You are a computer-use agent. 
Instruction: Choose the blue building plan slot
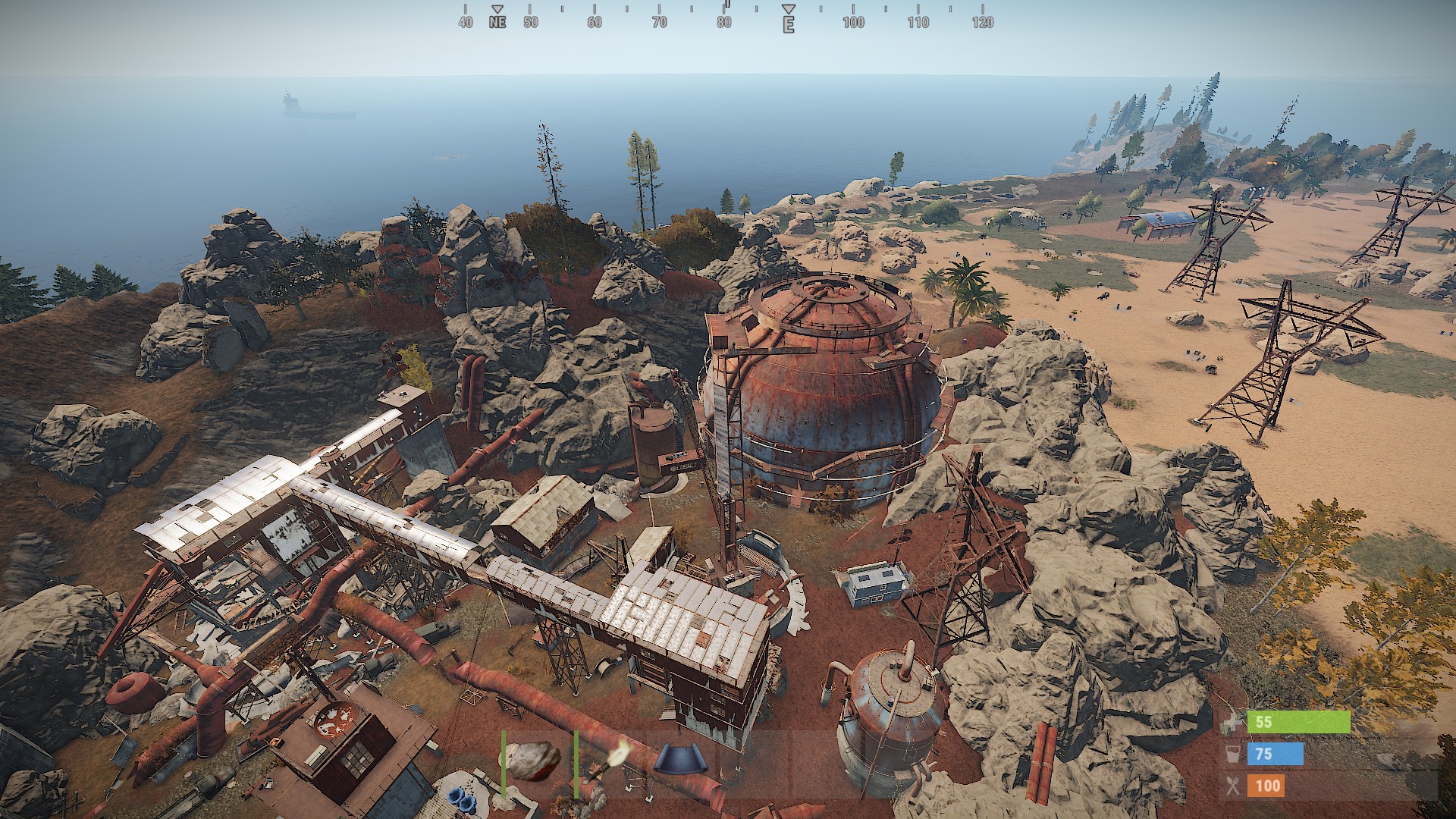pyautogui.click(x=680, y=761)
